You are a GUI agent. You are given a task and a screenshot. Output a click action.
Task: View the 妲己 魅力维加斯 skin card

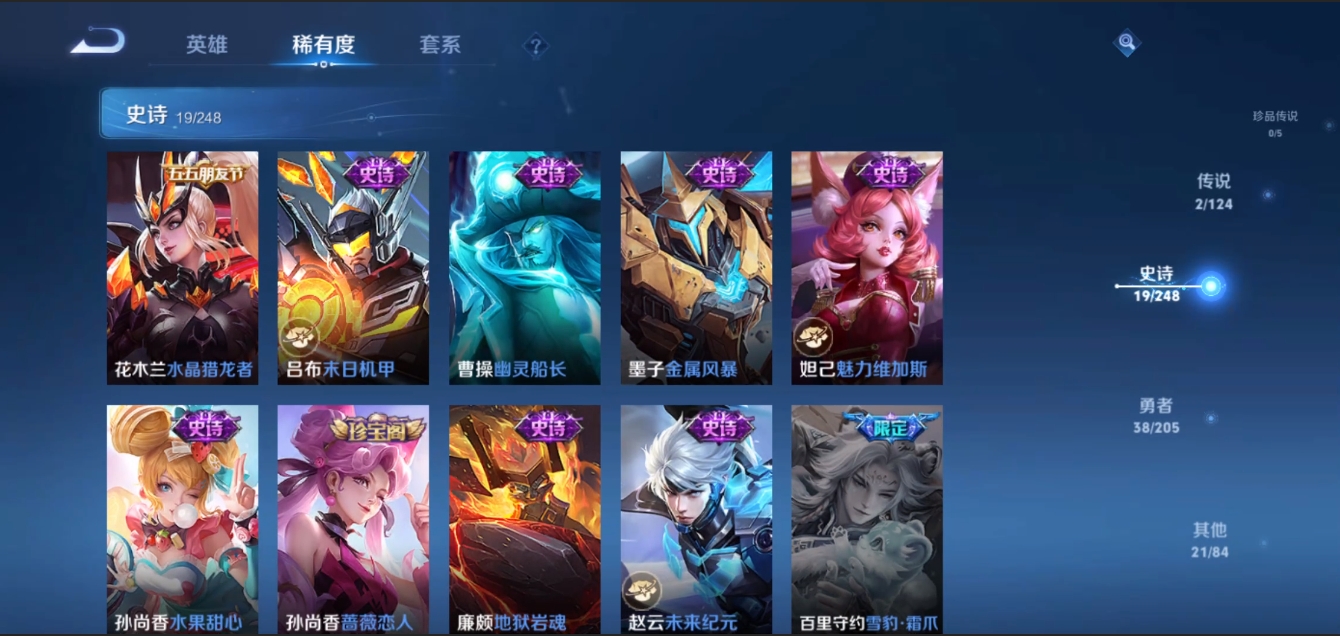coord(867,267)
